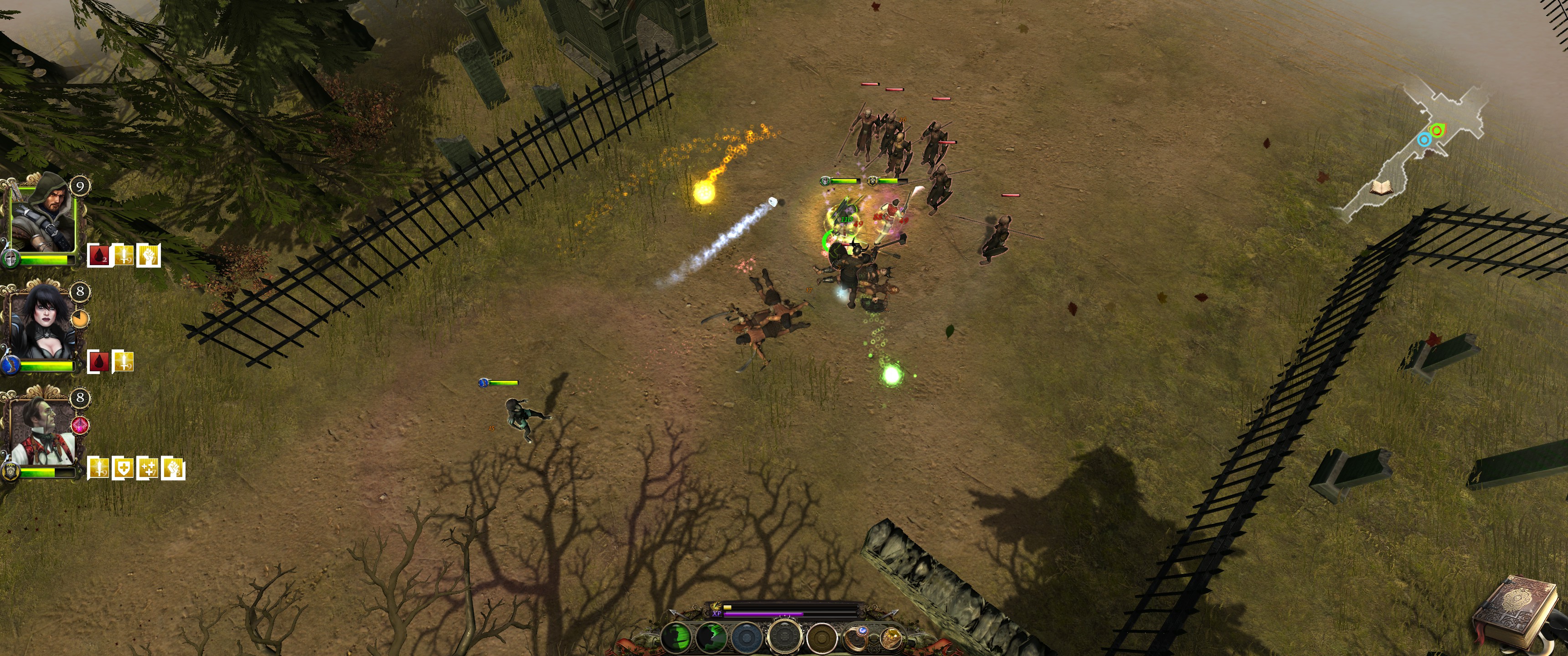Click the archer's raised fist buff icon

149,256
